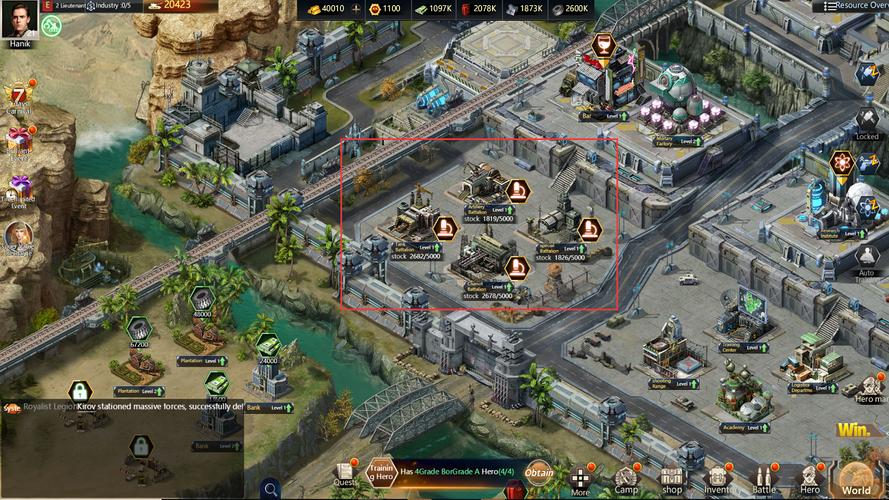Open the Hero menu
Image resolution: width=889 pixels, height=500 pixels.
click(x=810, y=480)
